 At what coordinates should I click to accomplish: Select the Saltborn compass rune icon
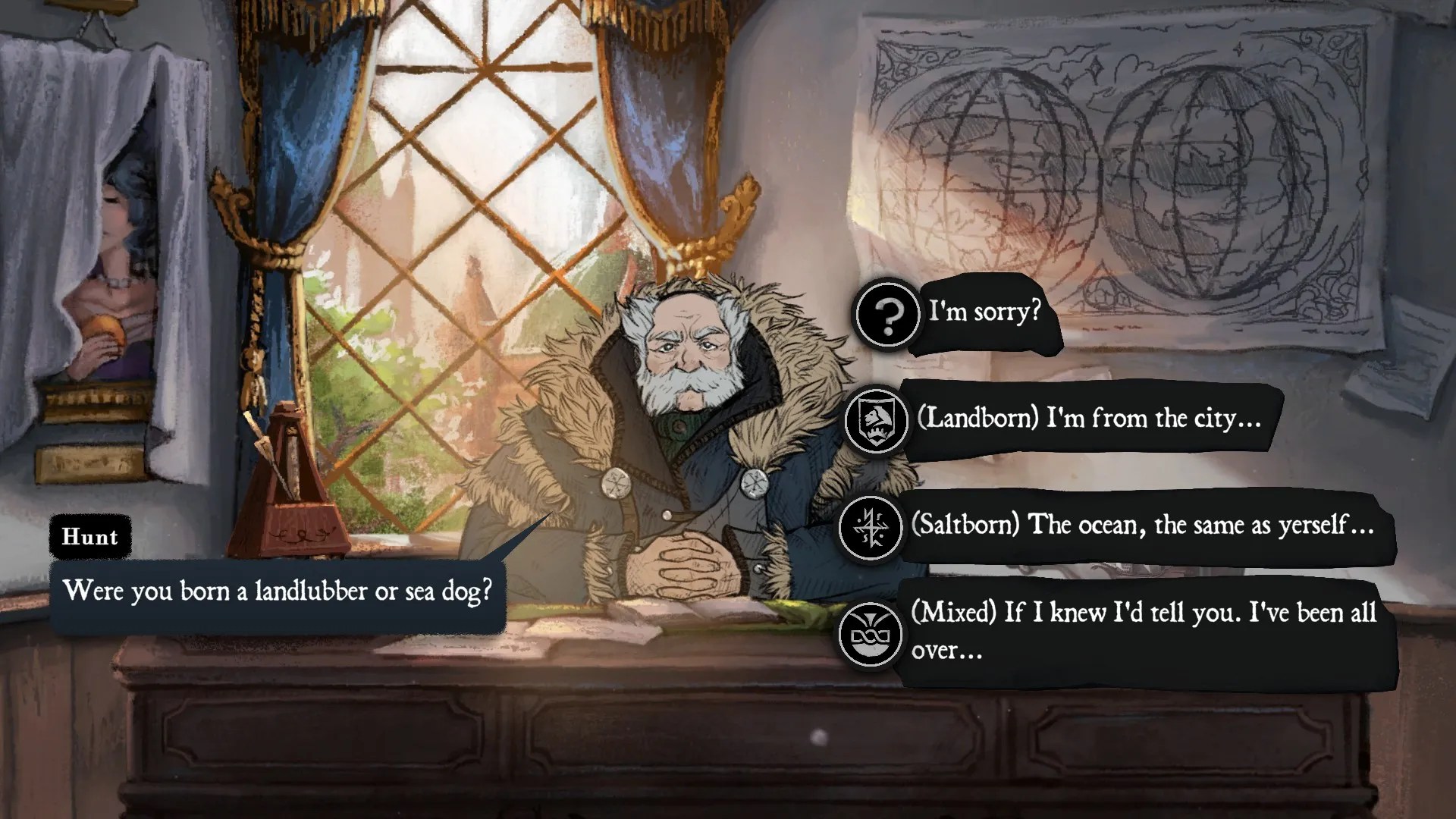coord(871,526)
